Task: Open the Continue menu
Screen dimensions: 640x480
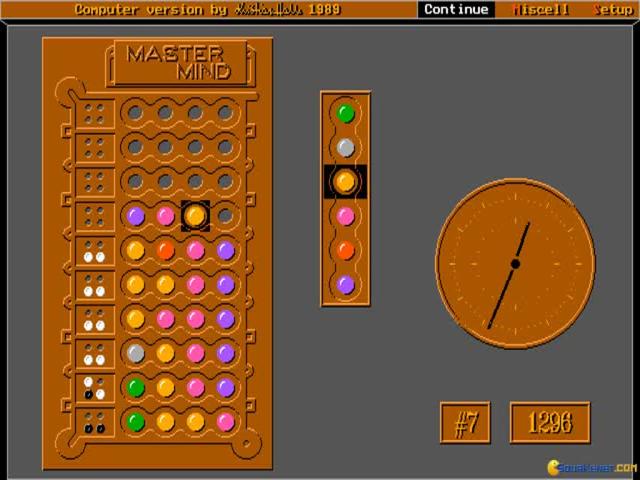Action: coord(456,9)
